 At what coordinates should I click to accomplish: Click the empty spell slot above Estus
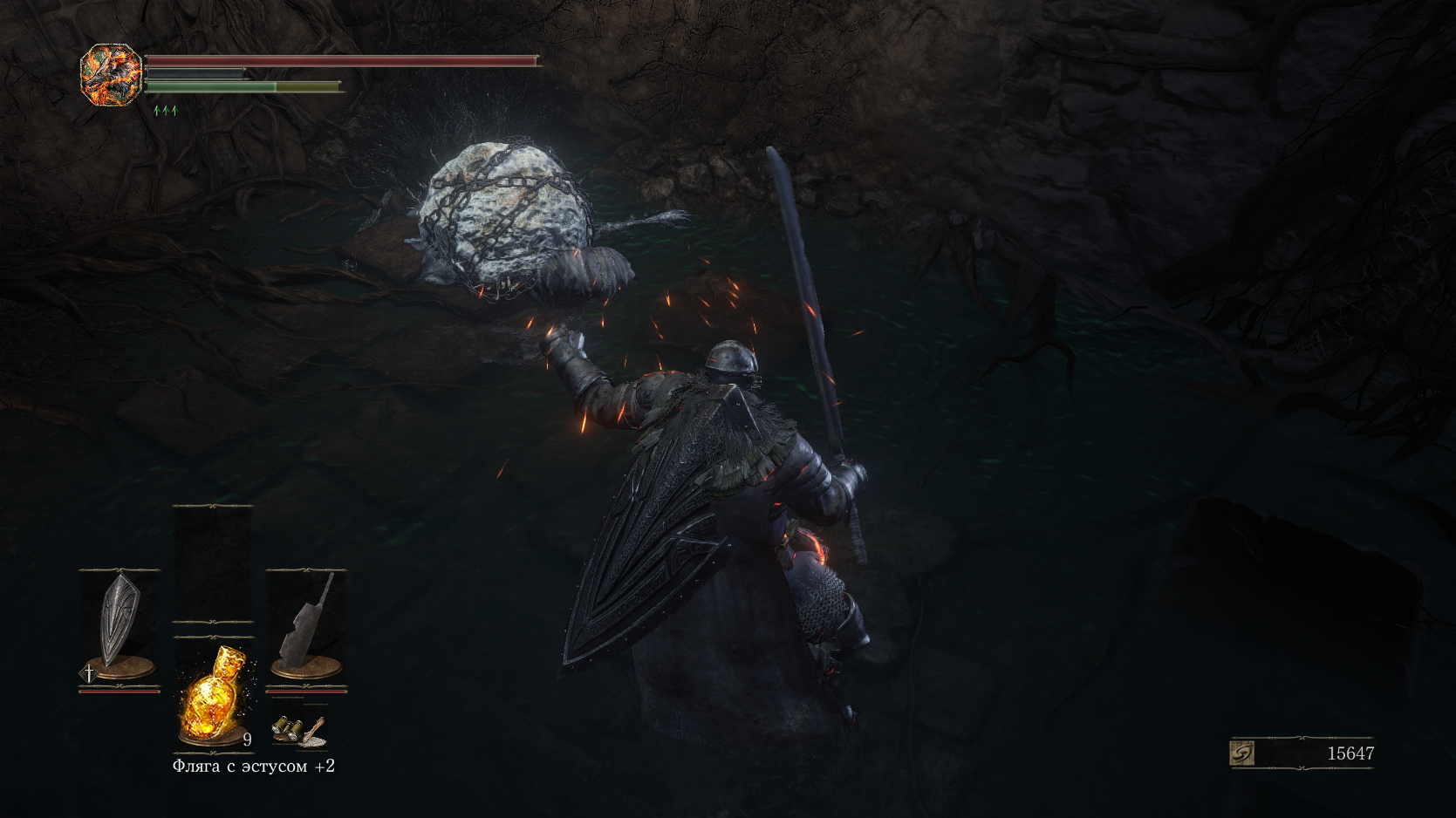point(213,563)
